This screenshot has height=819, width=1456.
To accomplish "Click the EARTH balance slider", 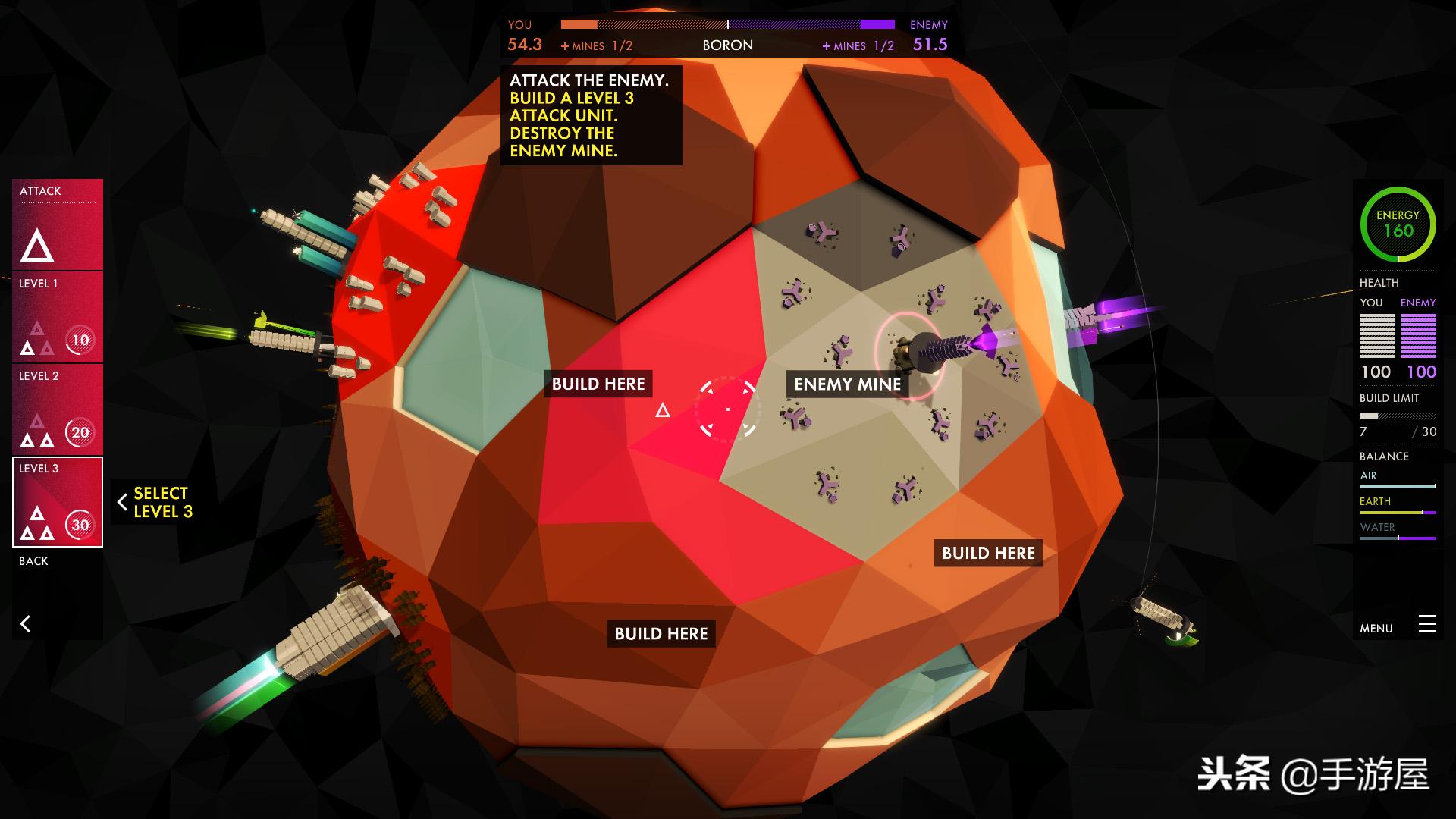I will coord(1398,511).
